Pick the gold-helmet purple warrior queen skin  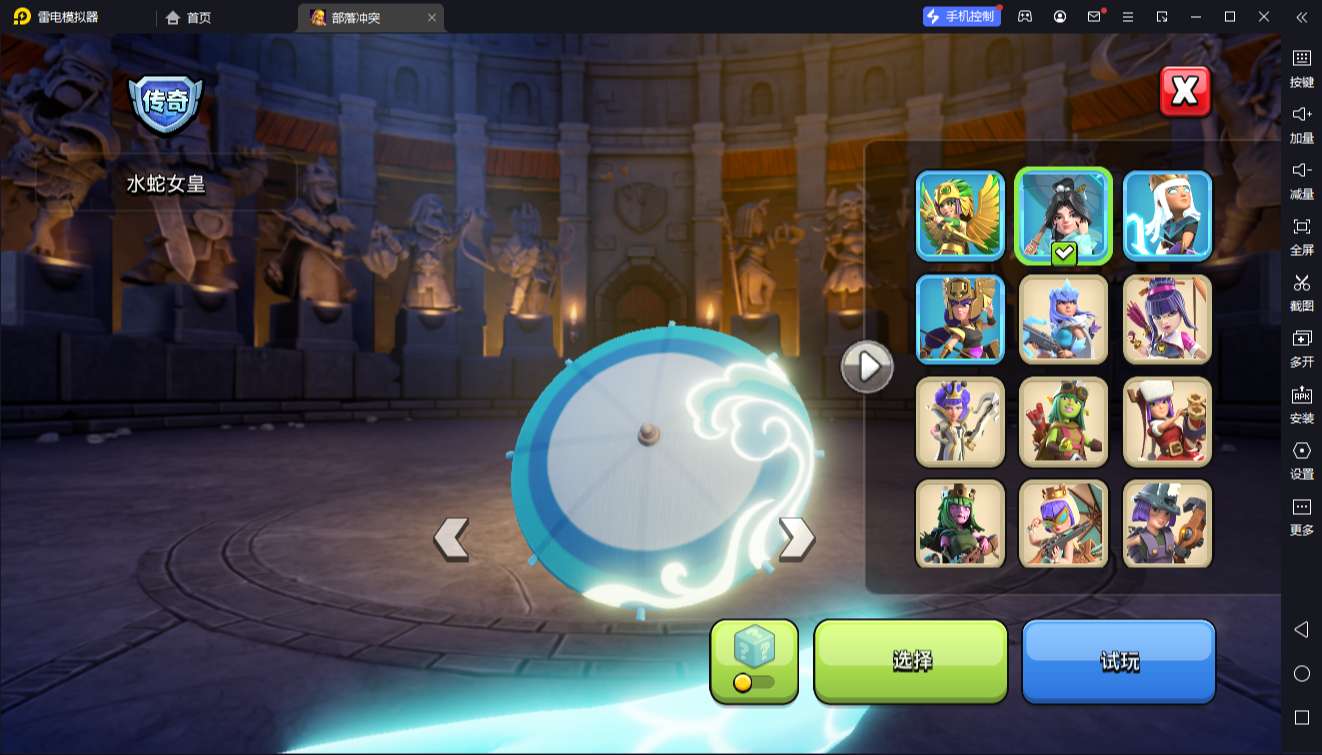point(960,319)
